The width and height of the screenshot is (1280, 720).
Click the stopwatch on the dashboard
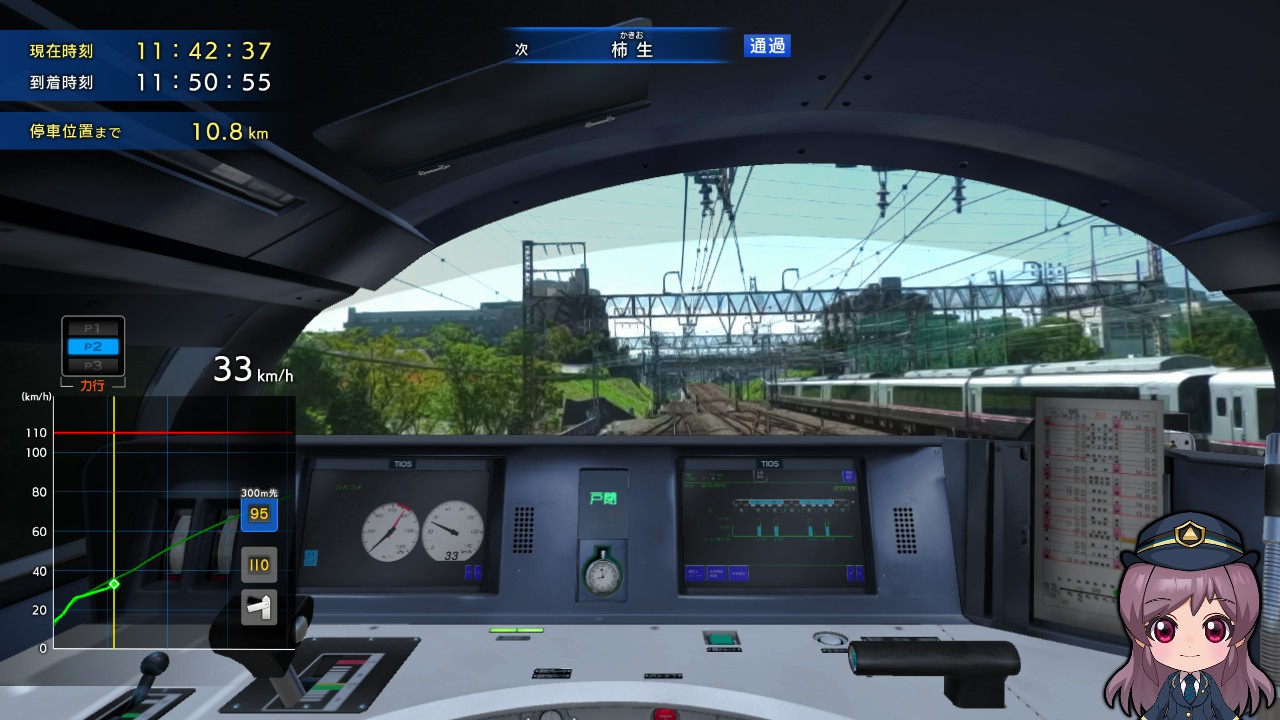tap(601, 574)
